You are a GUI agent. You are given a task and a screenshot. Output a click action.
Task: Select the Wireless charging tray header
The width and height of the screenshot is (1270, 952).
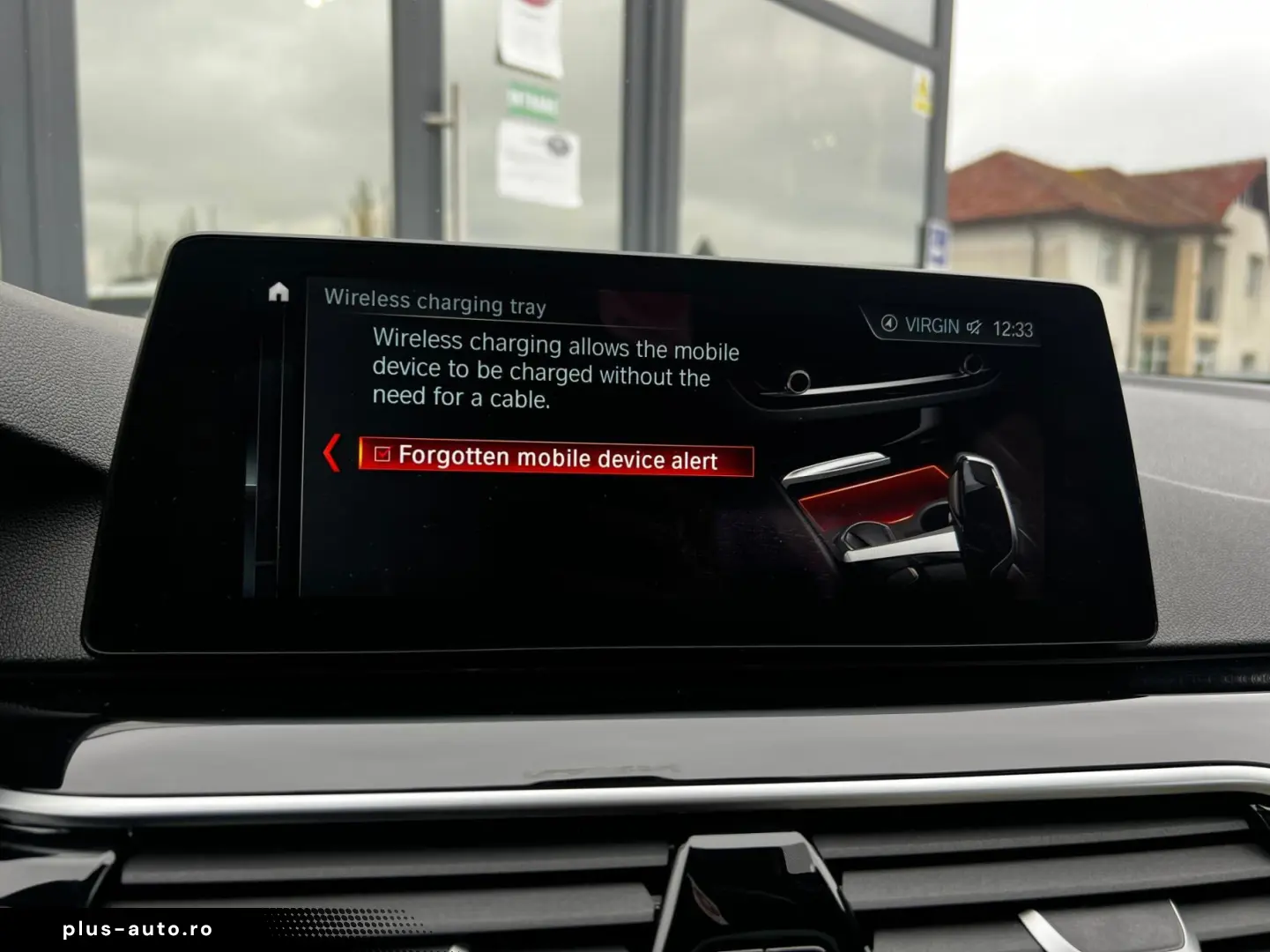435,300
